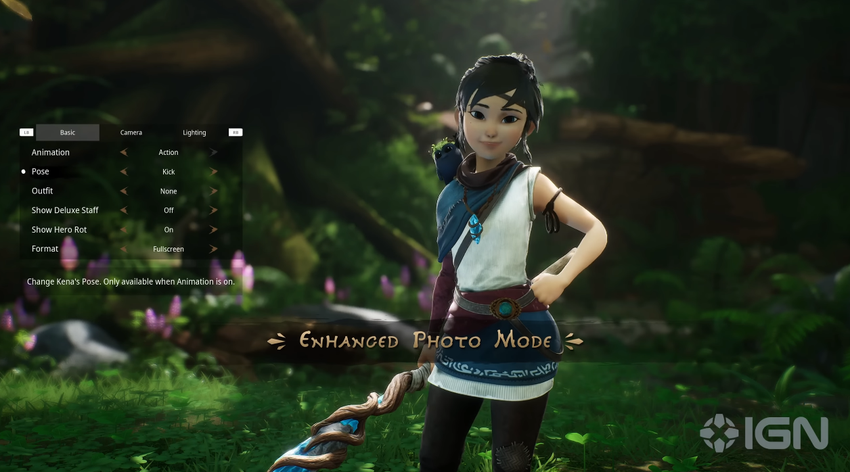850x472 pixels.
Task: Select the Format menu row
Action: click(45, 249)
